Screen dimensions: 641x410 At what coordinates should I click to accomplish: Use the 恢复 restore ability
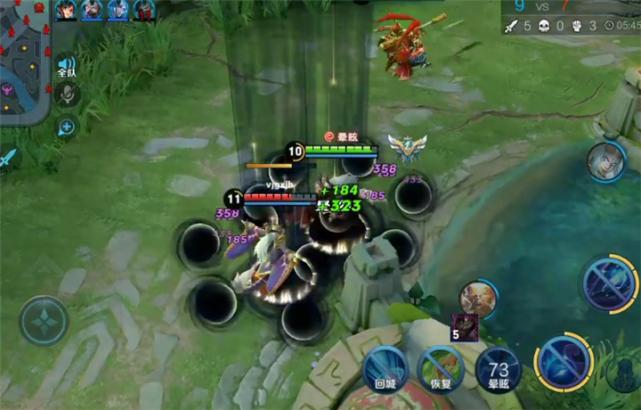point(441,367)
